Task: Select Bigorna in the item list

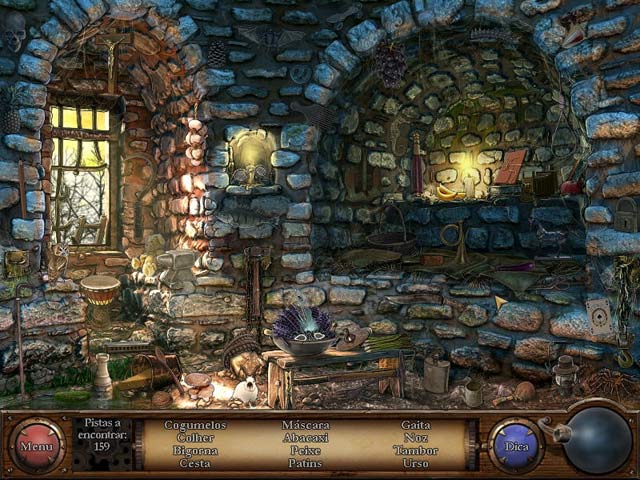Action: (x=195, y=450)
